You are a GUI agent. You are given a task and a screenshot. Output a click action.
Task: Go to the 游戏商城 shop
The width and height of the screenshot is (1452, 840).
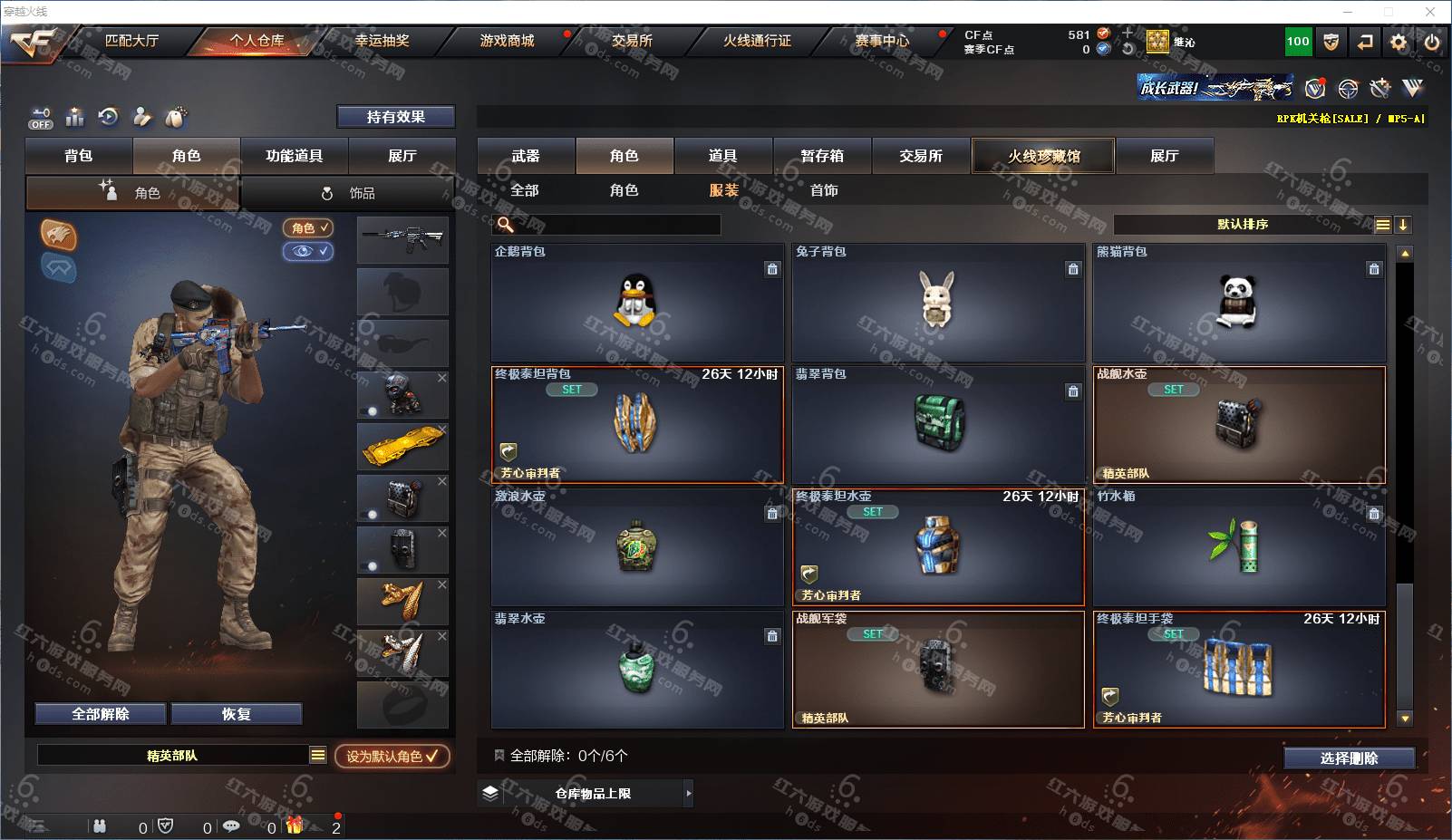click(x=507, y=41)
